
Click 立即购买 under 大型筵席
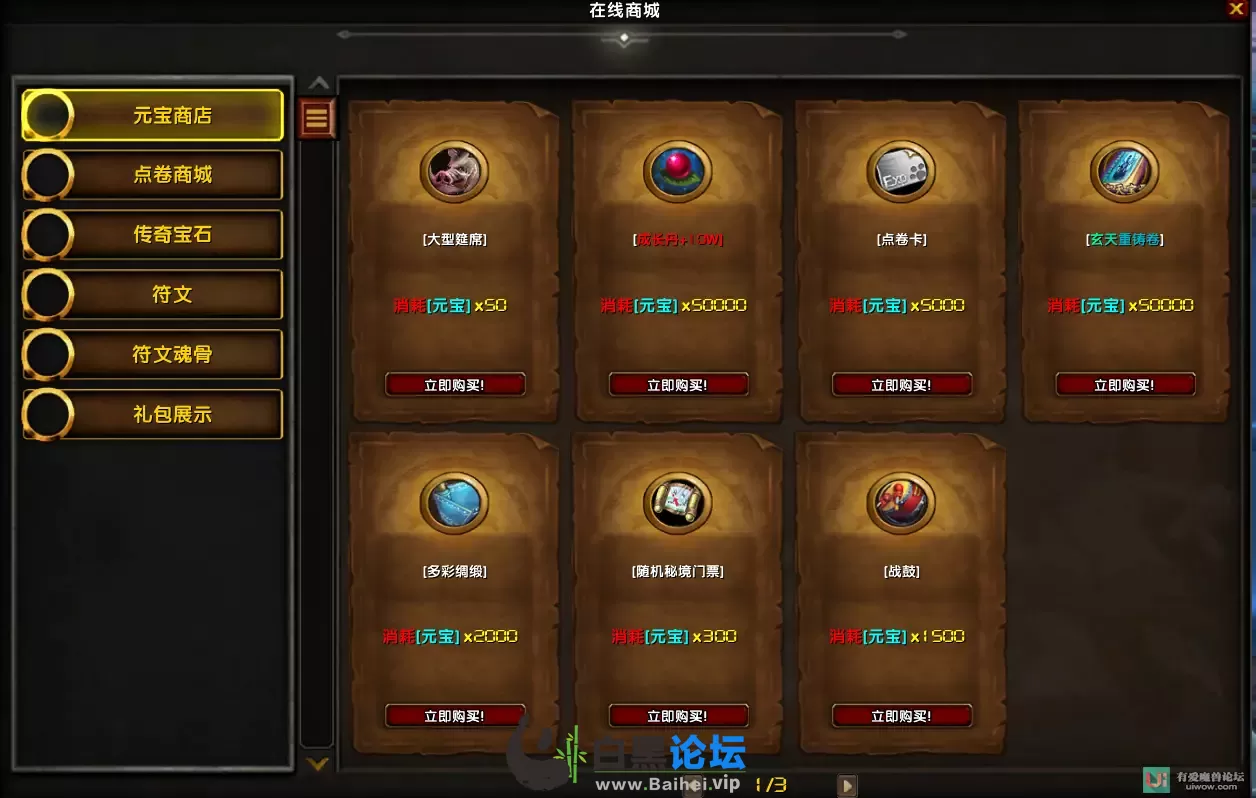(455, 385)
